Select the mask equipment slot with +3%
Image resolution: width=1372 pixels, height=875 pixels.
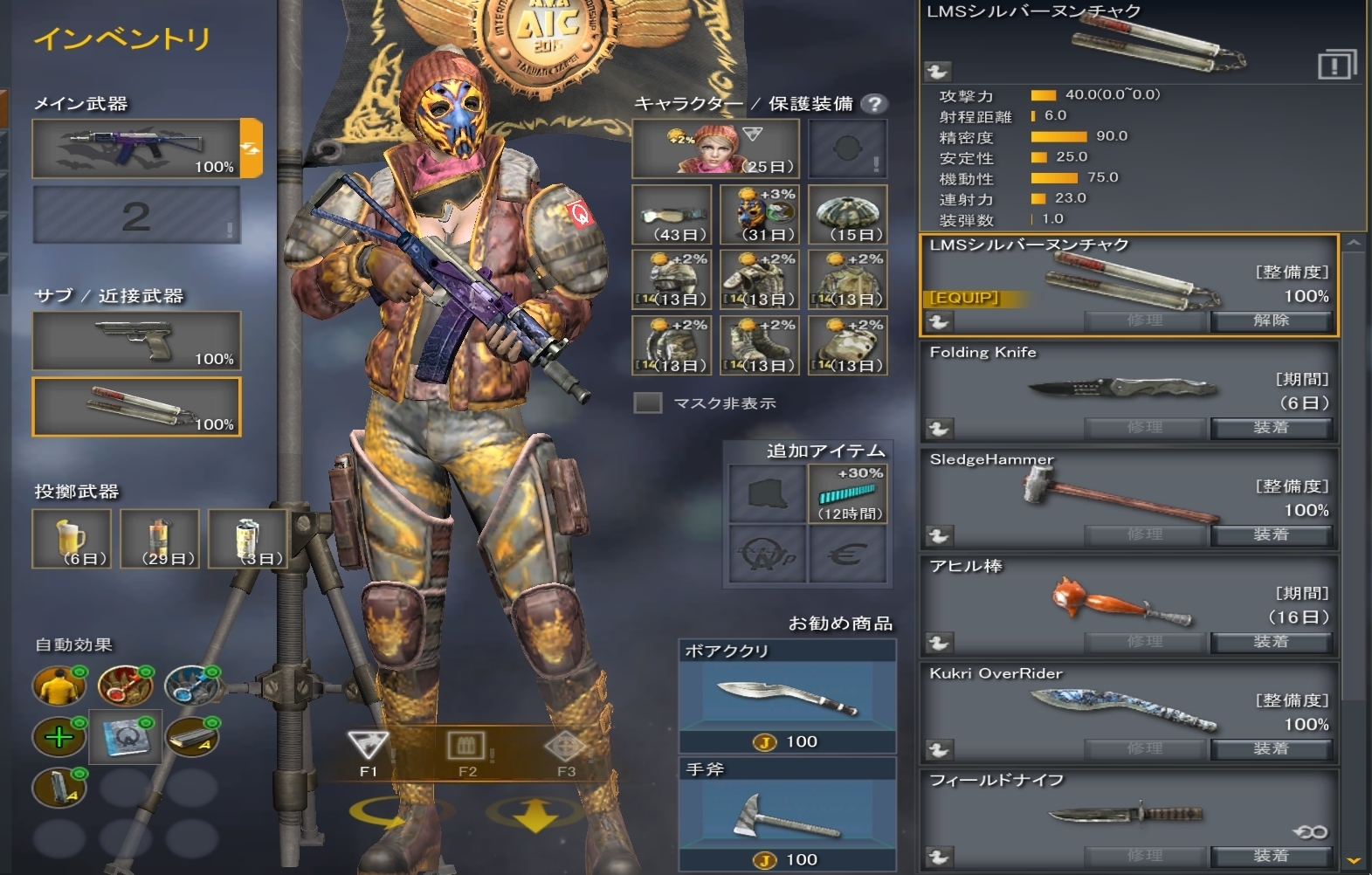[759, 214]
